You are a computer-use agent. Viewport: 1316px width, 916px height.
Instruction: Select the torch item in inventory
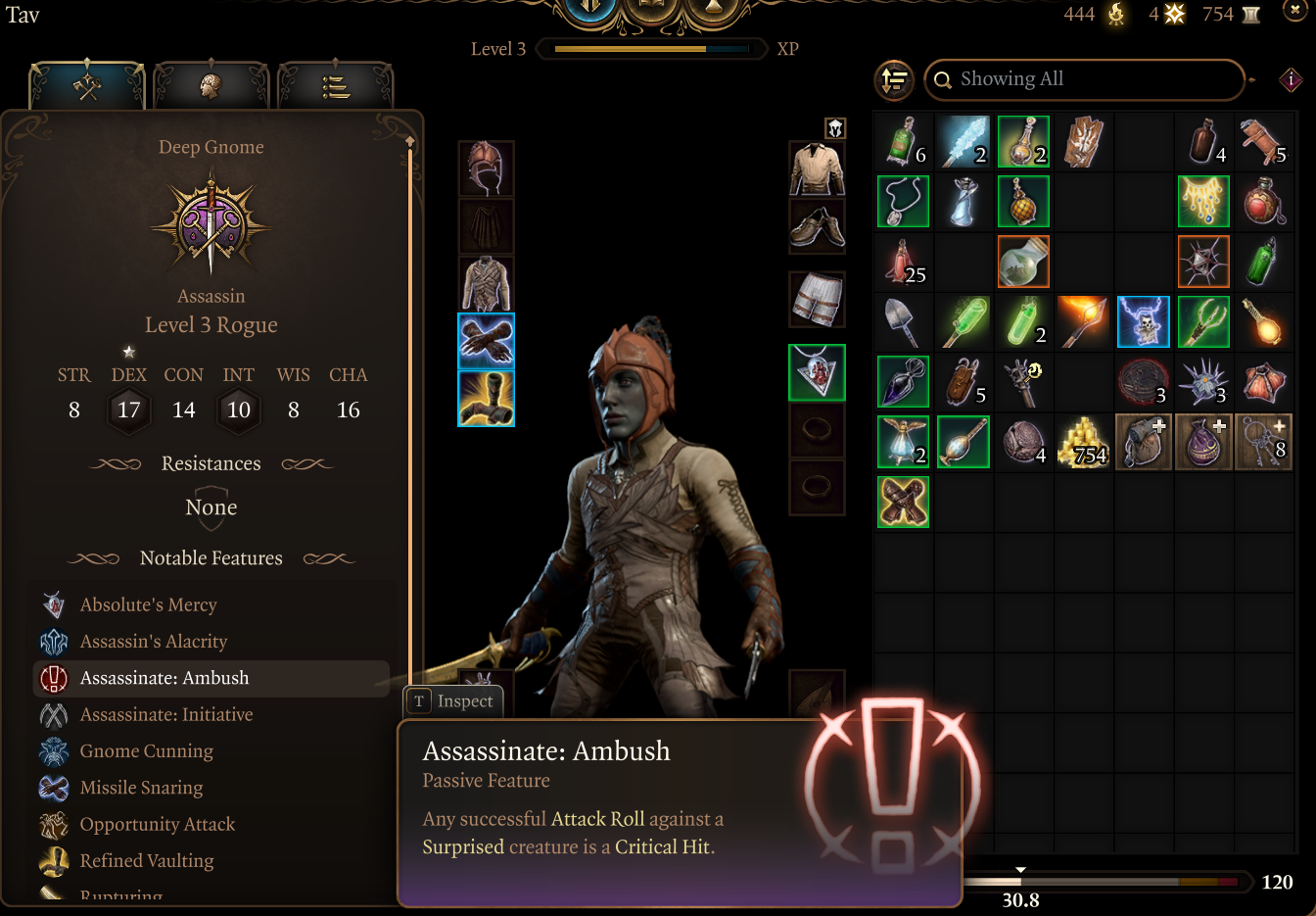[x=1083, y=322]
